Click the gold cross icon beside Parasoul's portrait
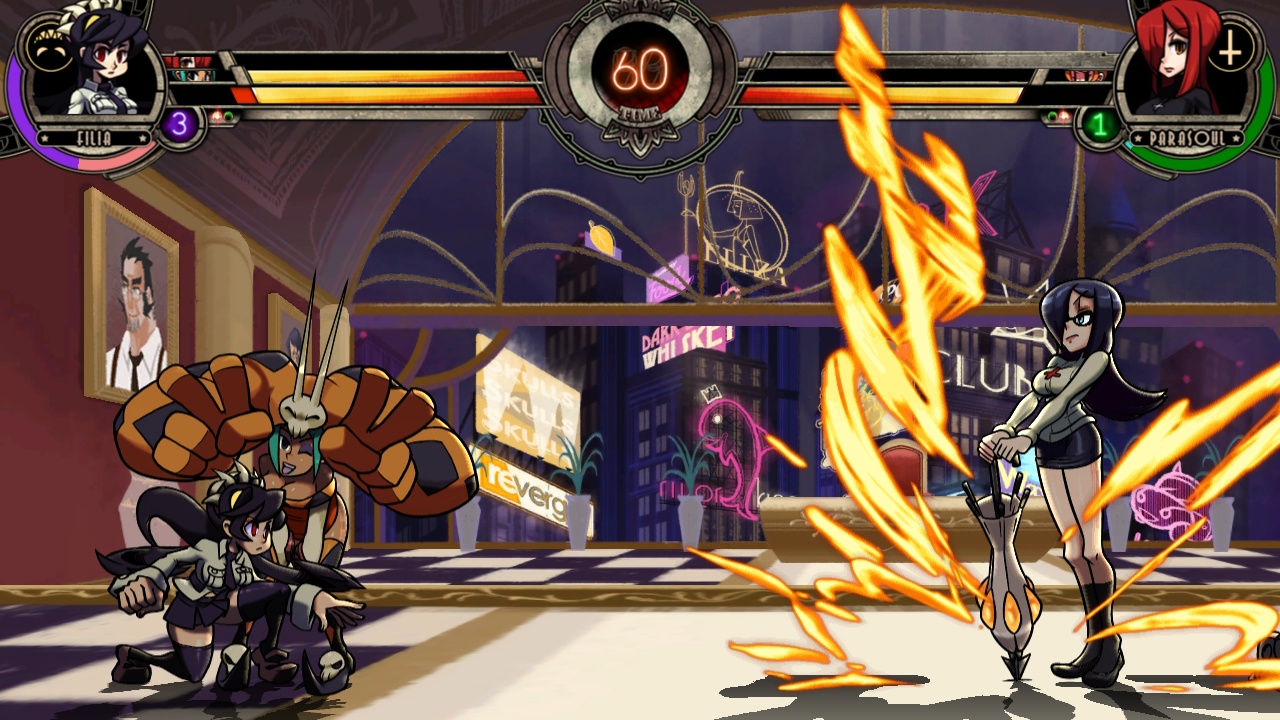 (x=1228, y=48)
